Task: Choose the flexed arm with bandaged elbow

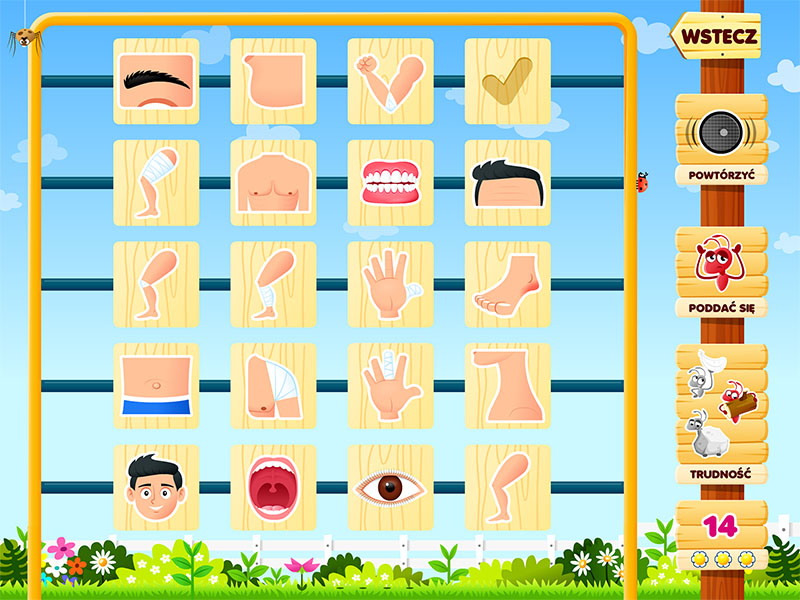Action: point(390,81)
